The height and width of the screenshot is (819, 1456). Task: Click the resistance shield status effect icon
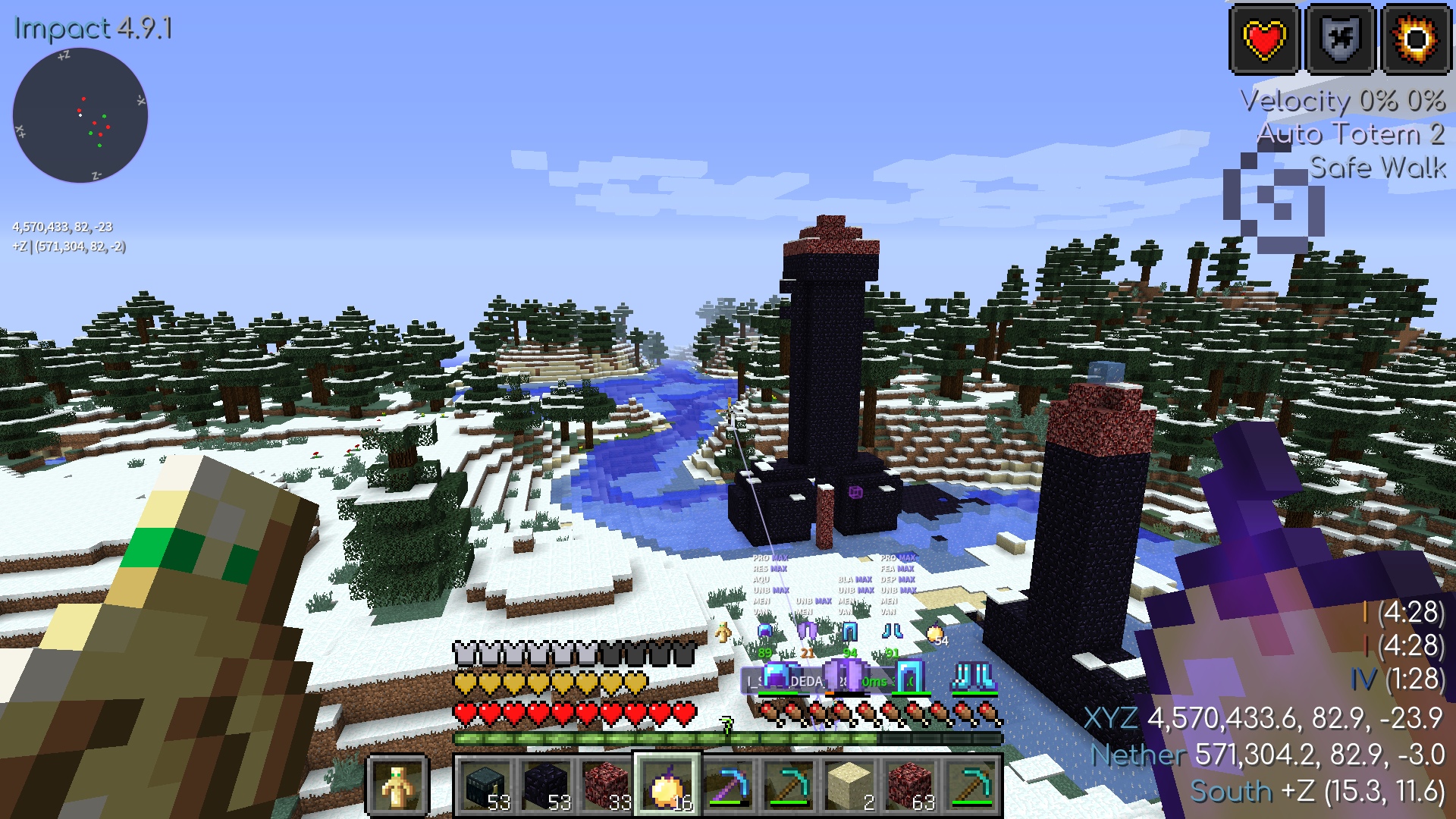click(1340, 39)
